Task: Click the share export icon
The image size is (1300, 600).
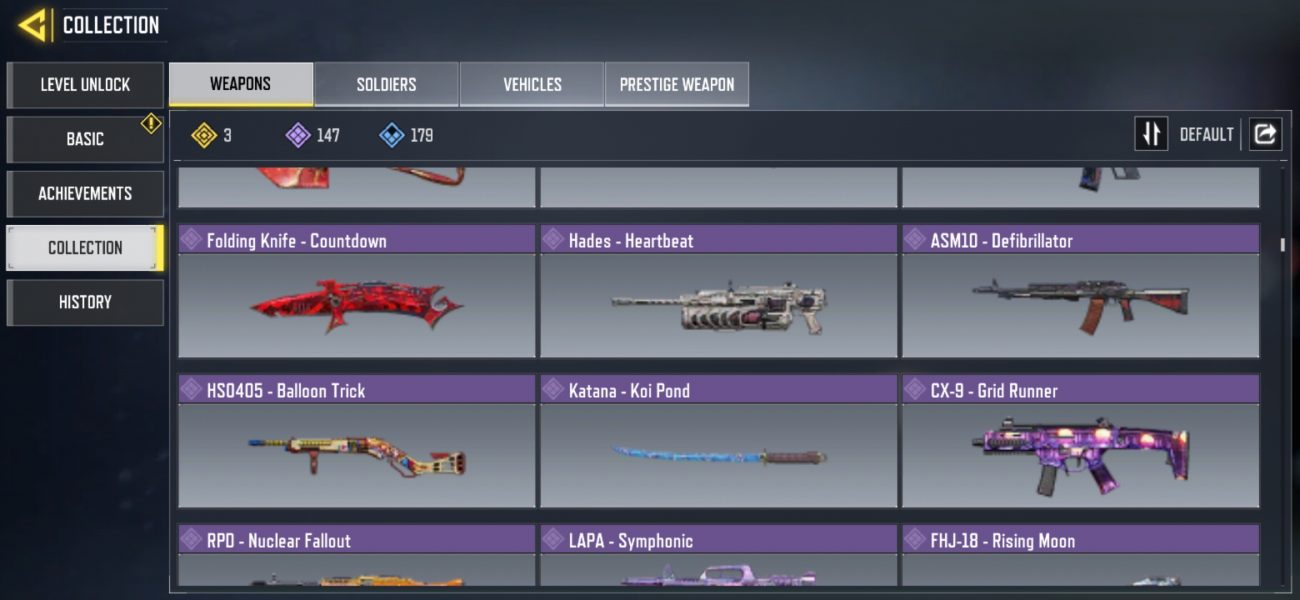Action: point(1265,134)
